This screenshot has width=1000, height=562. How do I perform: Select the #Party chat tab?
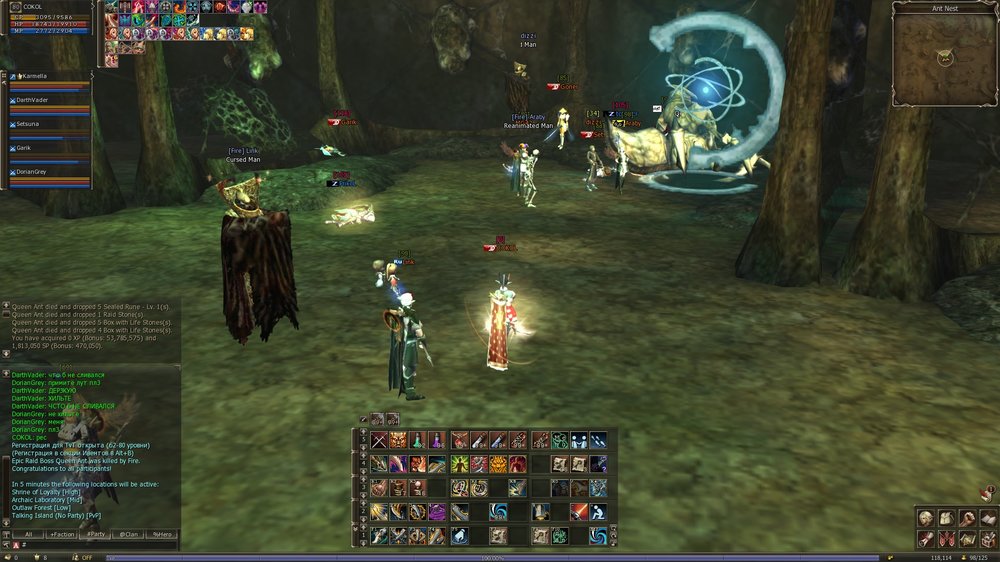(x=95, y=535)
